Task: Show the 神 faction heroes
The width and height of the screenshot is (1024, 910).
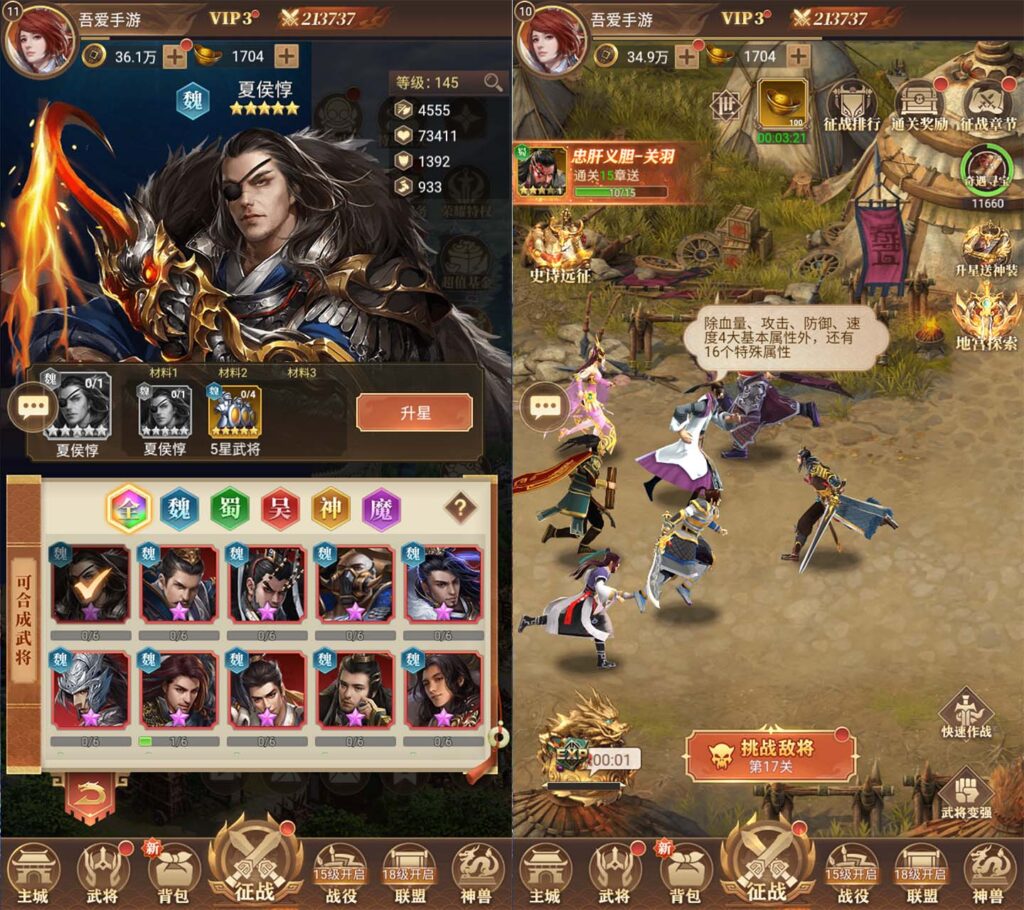Action: (x=331, y=508)
